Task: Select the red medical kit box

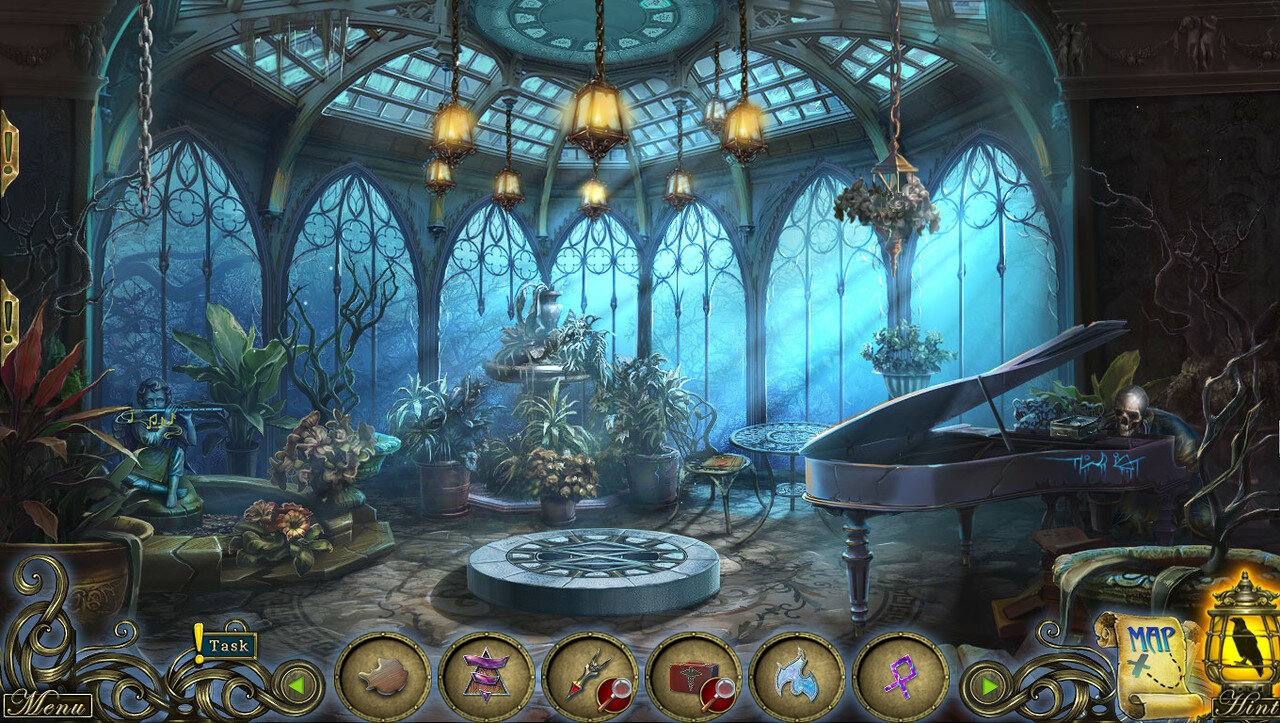Action: click(694, 679)
